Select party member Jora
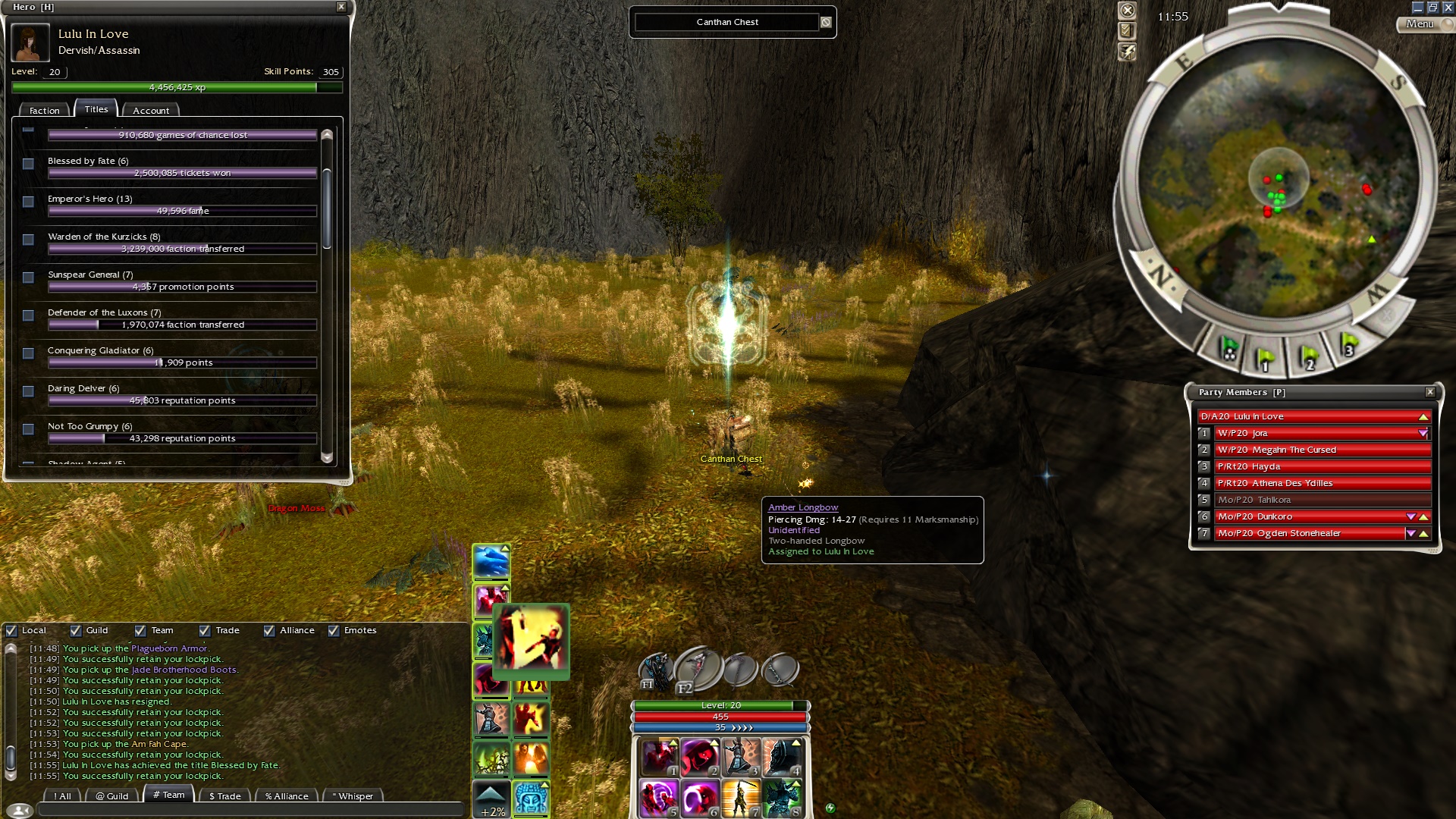This screenshot has height=819, width=1456. (x=1319, y=433)
